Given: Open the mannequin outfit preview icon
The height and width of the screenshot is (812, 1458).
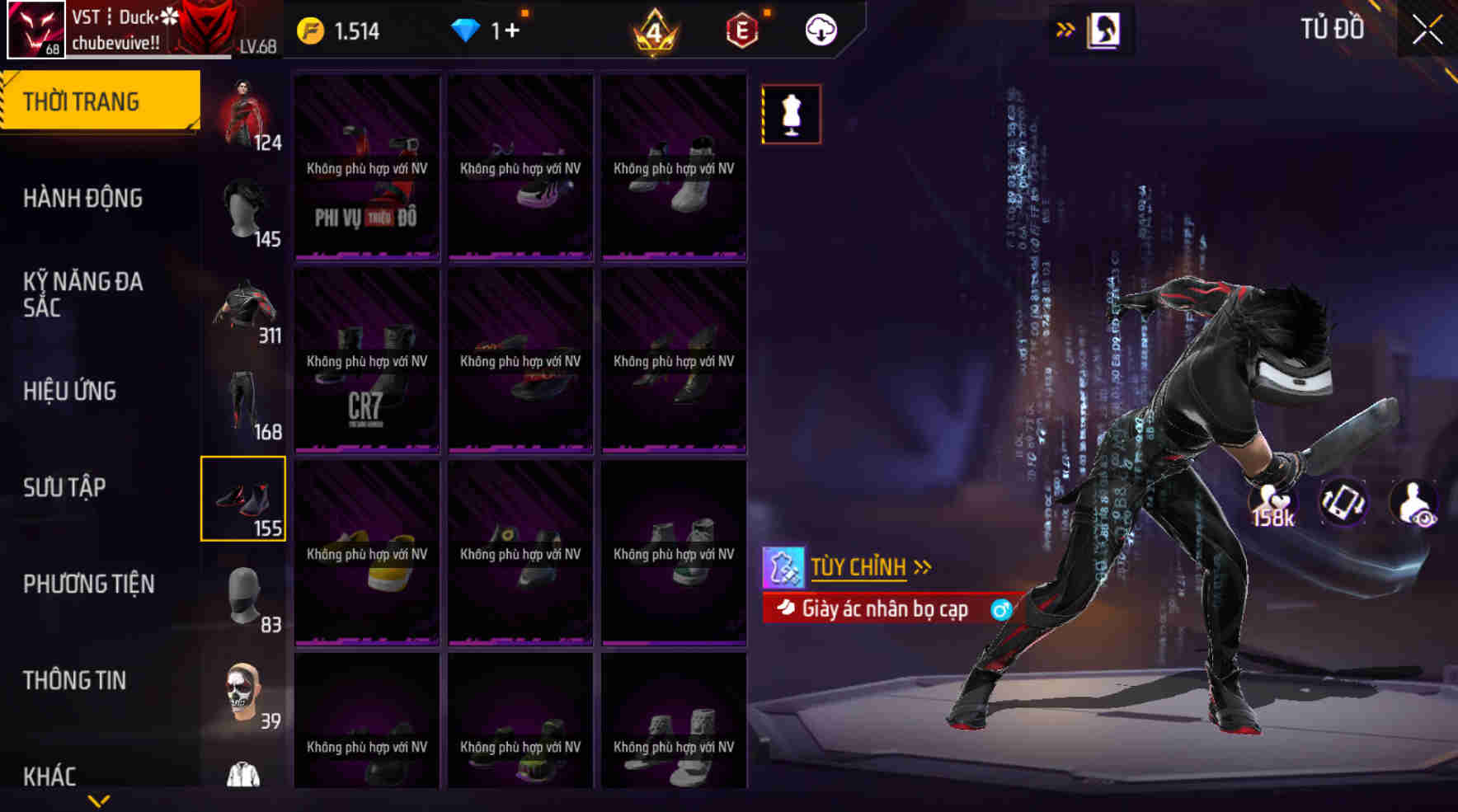Looking at the screenshot, I should (790, 114).
